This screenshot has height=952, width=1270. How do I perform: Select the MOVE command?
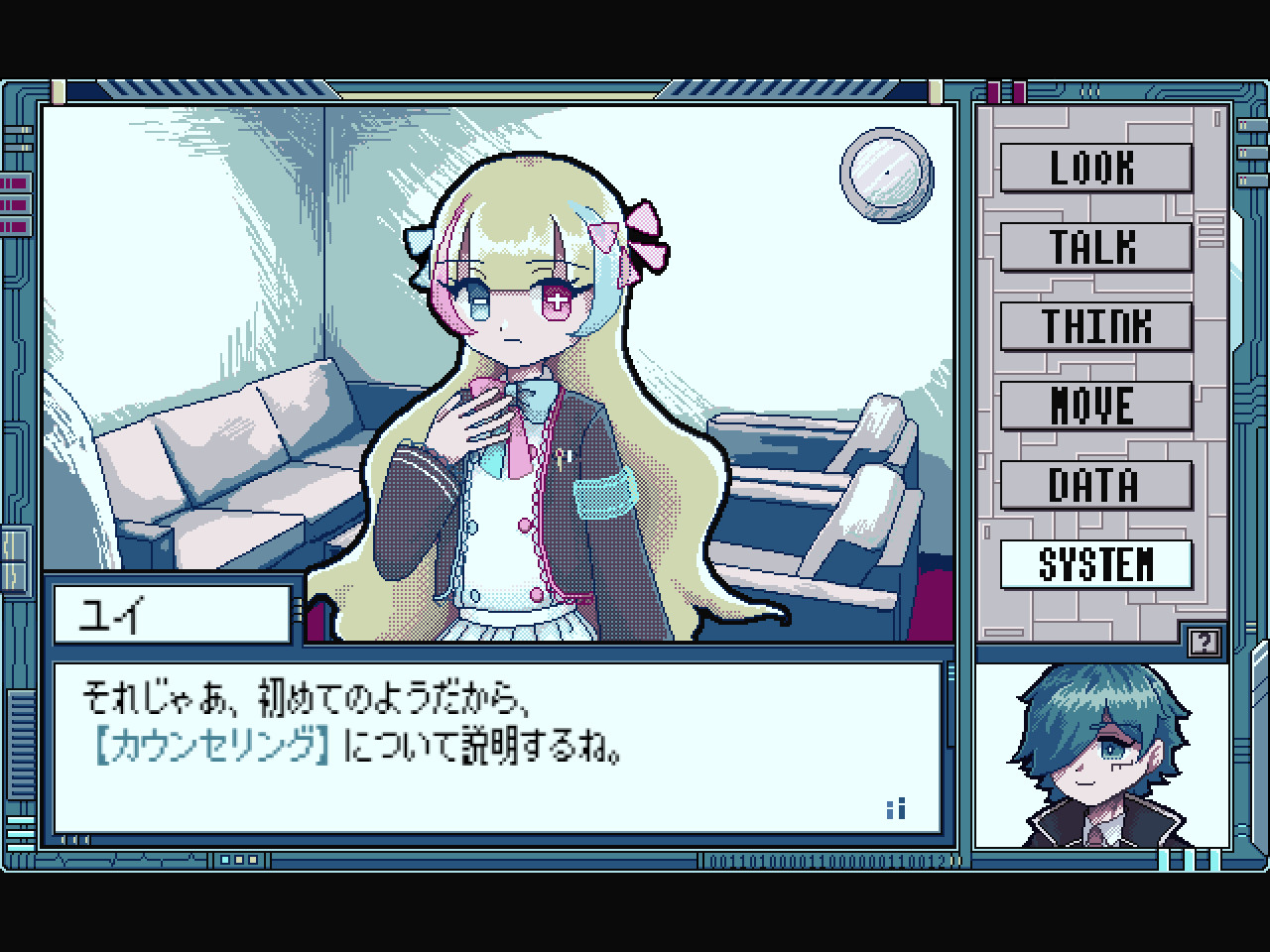point(1096,406)
